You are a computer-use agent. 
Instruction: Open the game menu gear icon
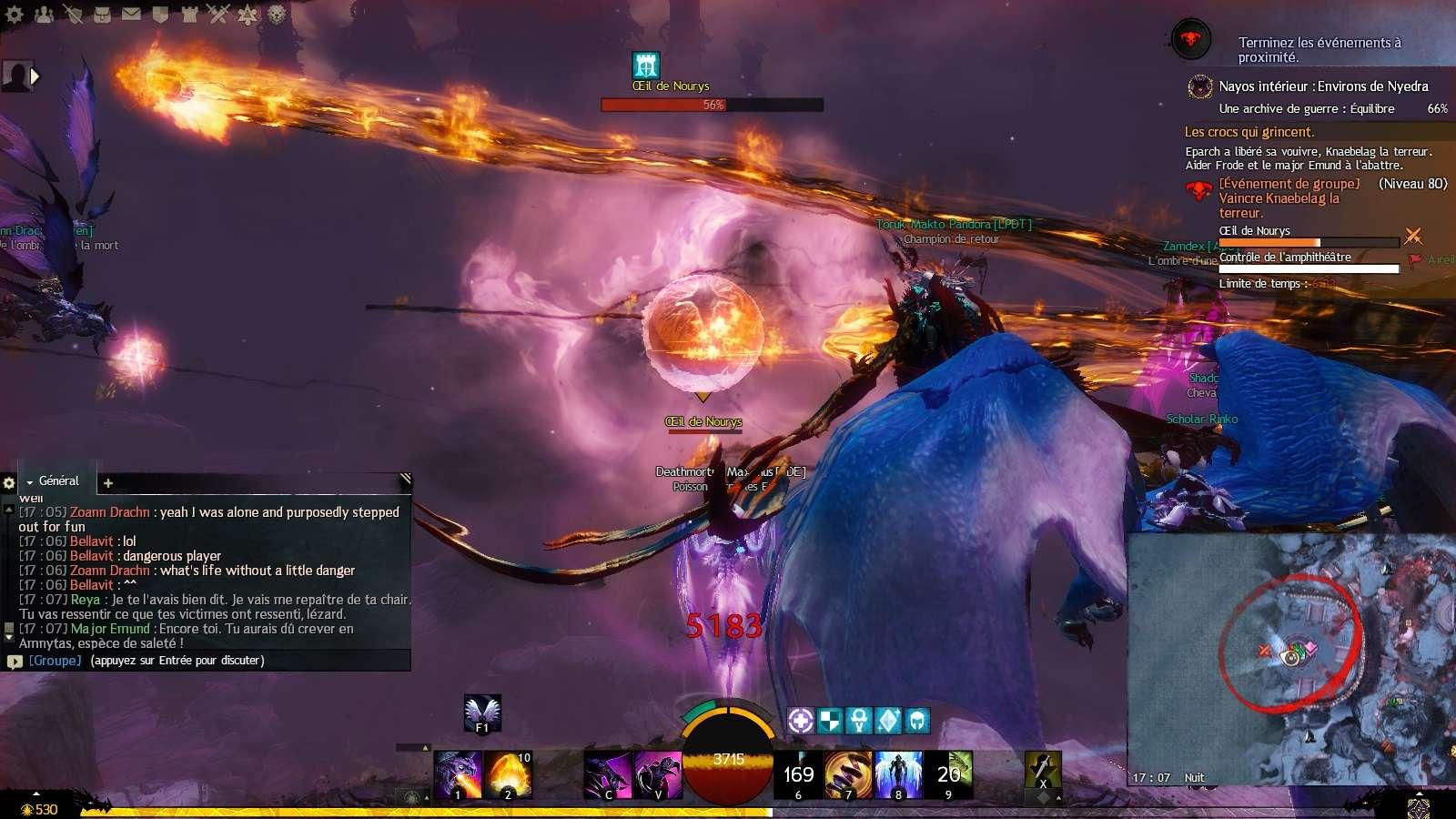pos(15,15)
